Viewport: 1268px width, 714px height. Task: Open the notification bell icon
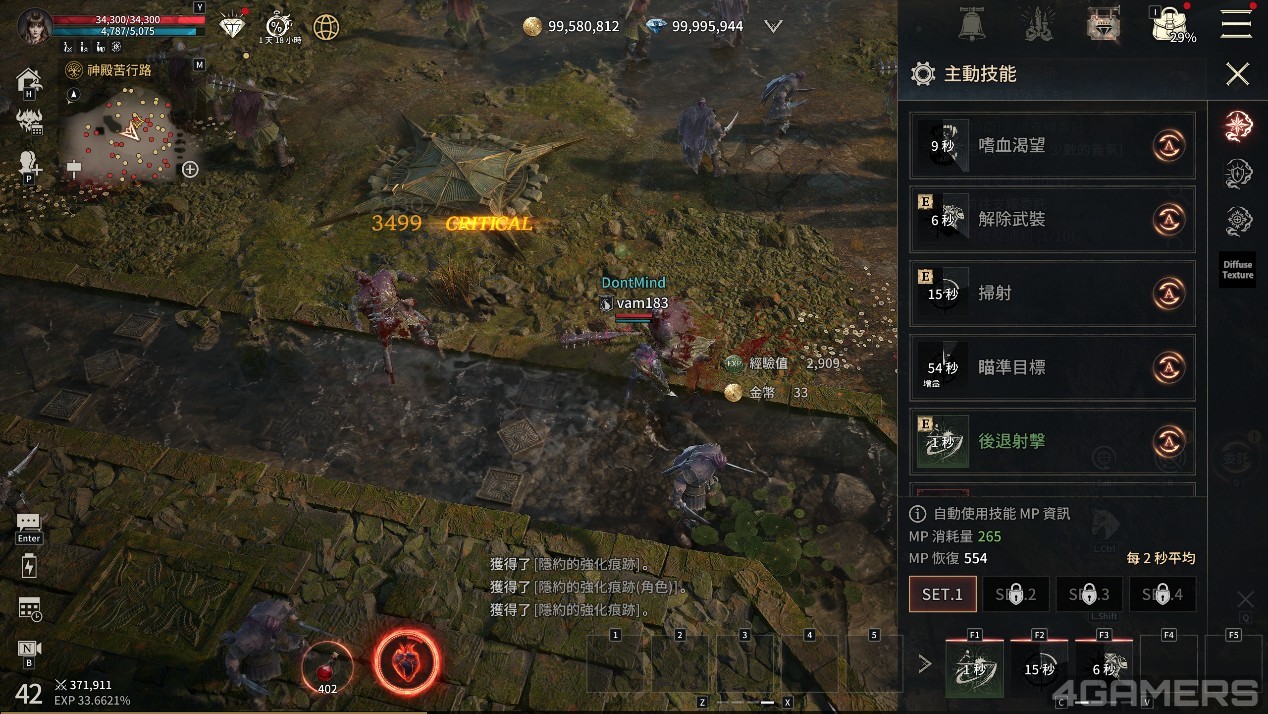[x=971, y=24]
